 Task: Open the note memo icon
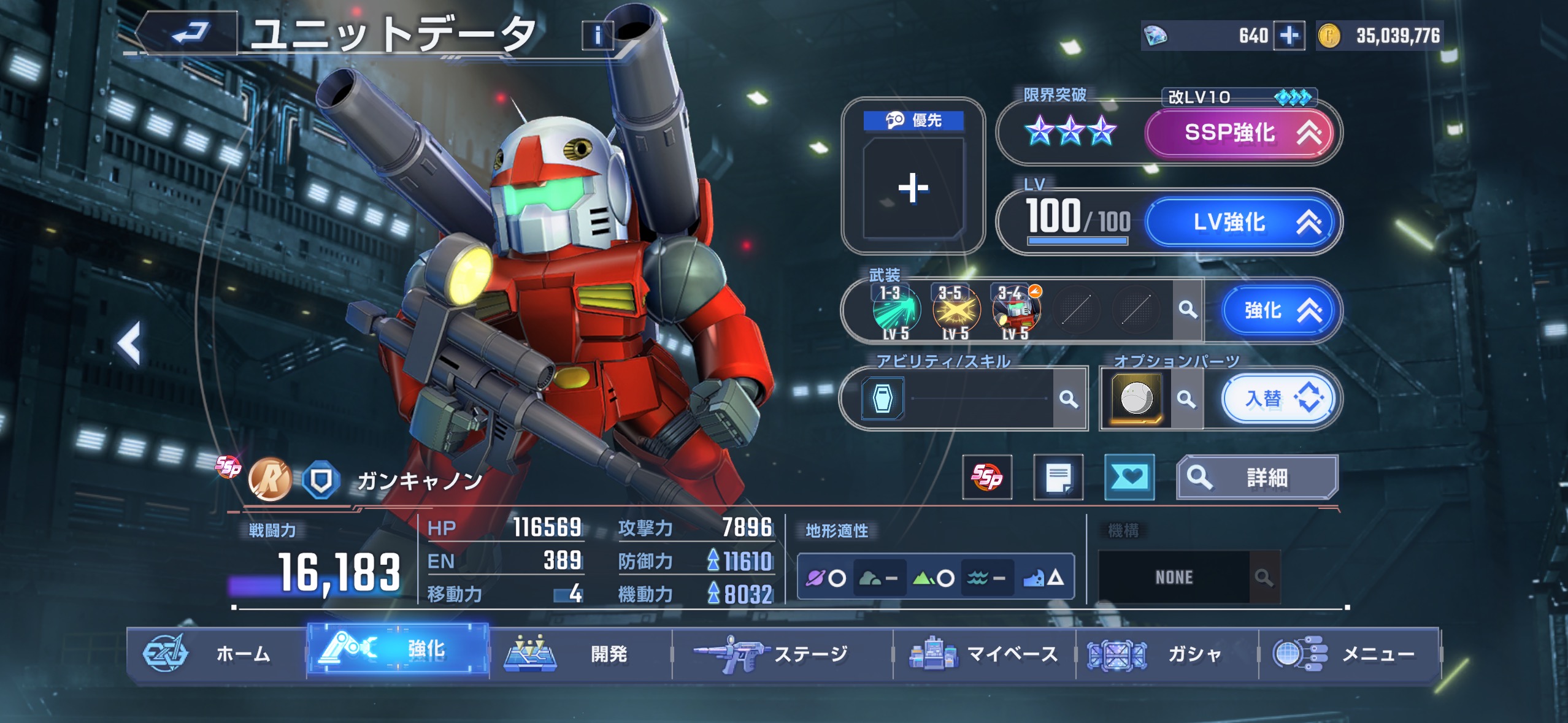(x=1058, y=477)
